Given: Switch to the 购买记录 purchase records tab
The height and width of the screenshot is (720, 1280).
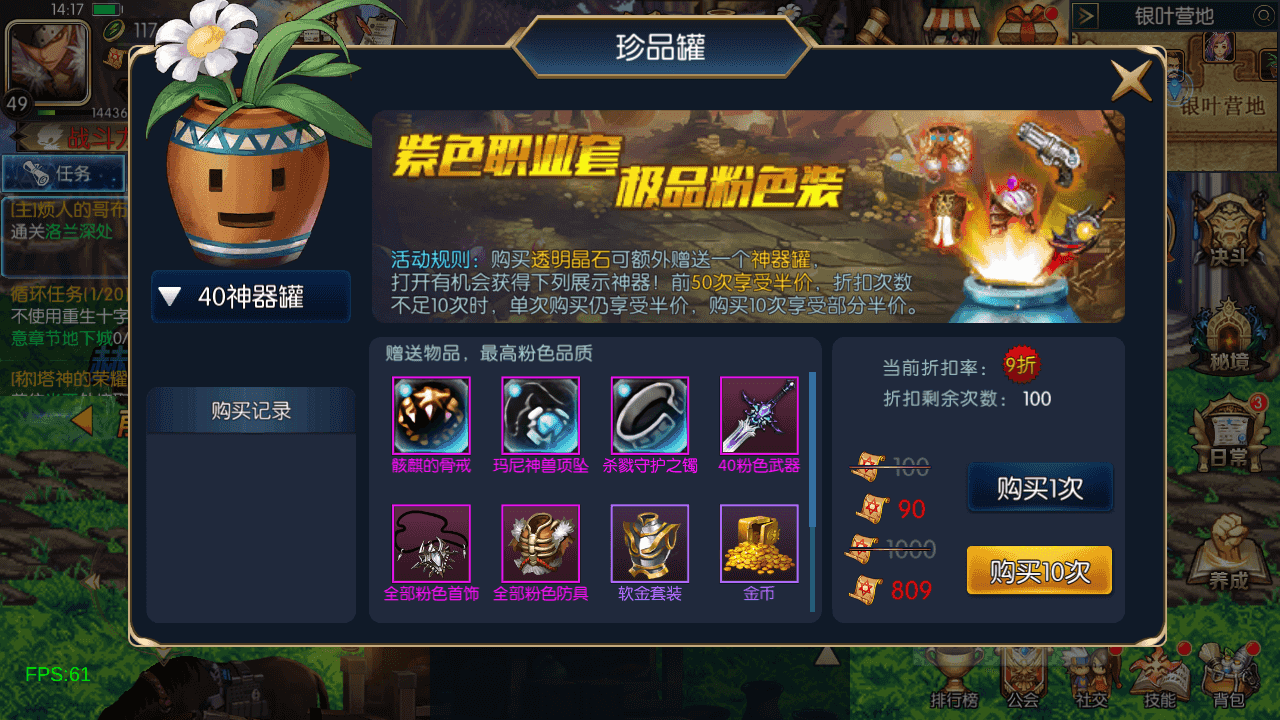Looking at the screenshot, I should tap(250, 410).
